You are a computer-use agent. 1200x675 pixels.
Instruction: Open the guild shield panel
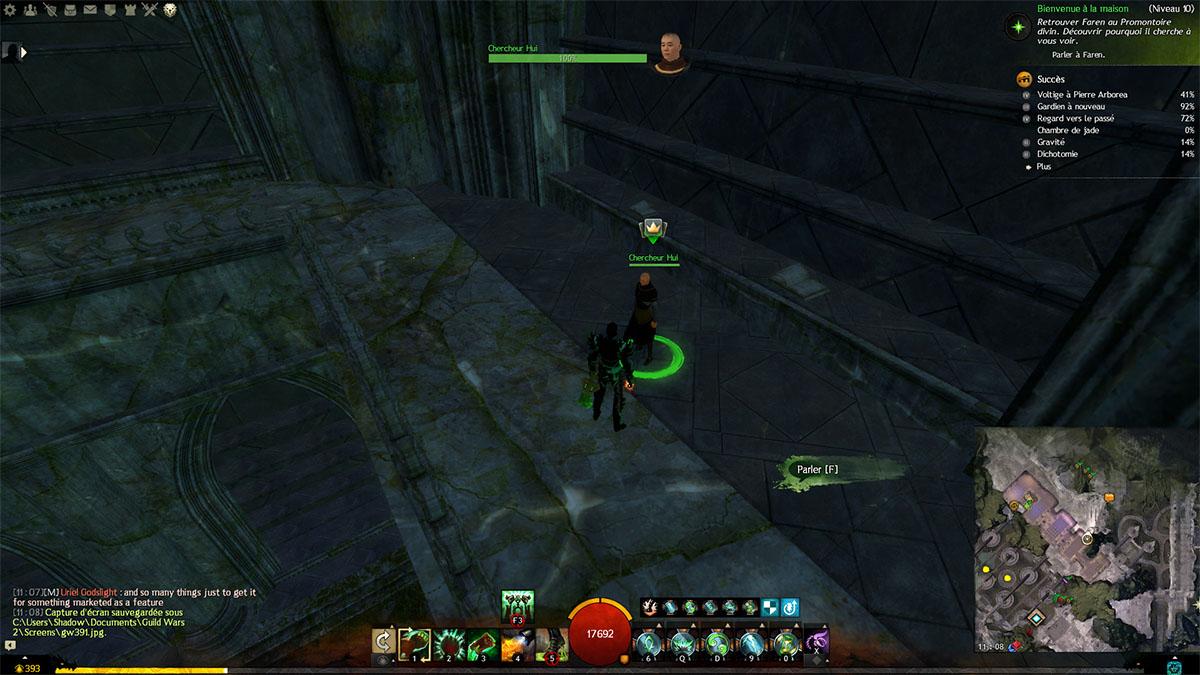tap(111, 10)
